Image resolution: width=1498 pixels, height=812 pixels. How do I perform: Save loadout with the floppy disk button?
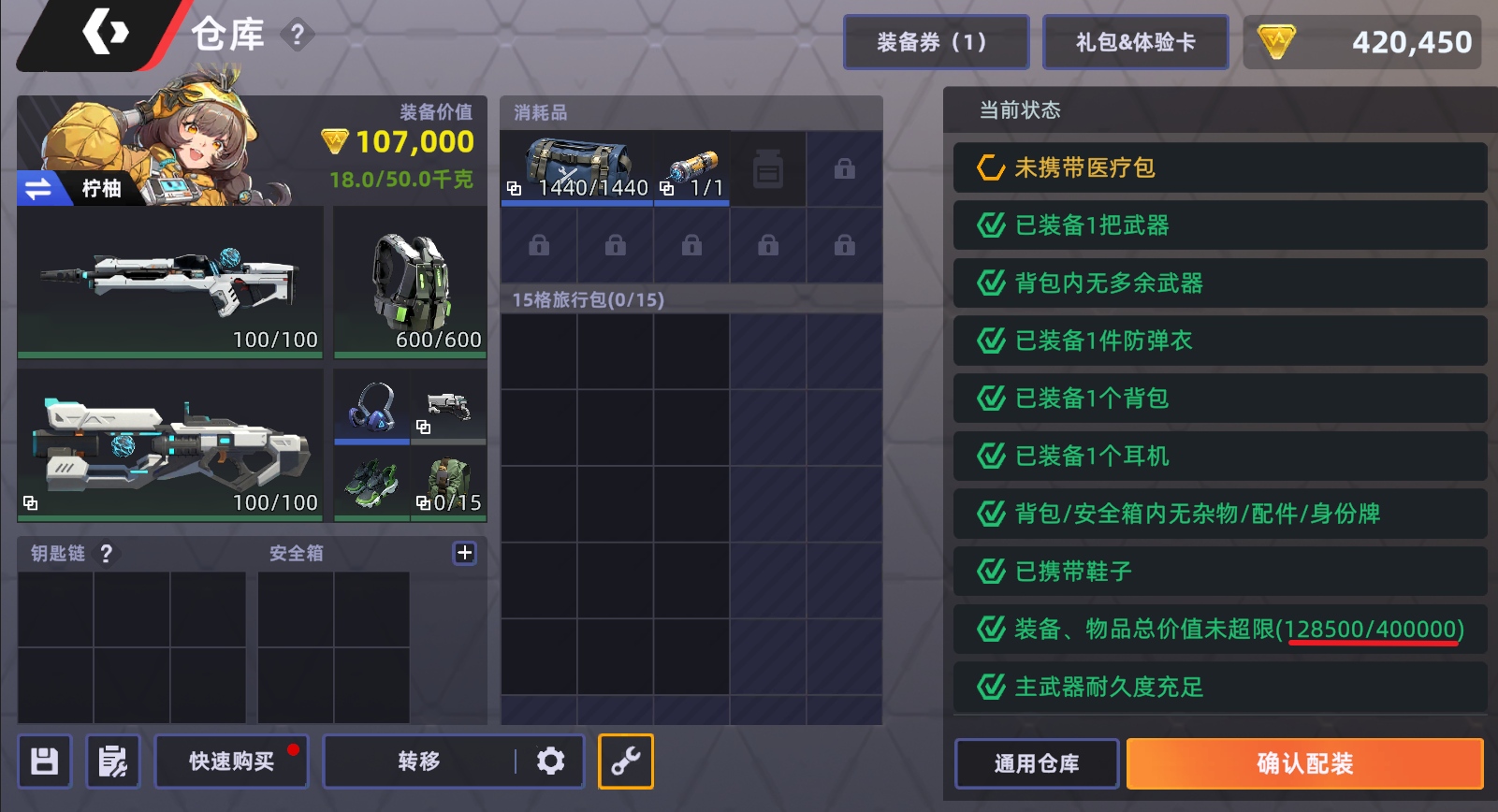pos(44,761)
